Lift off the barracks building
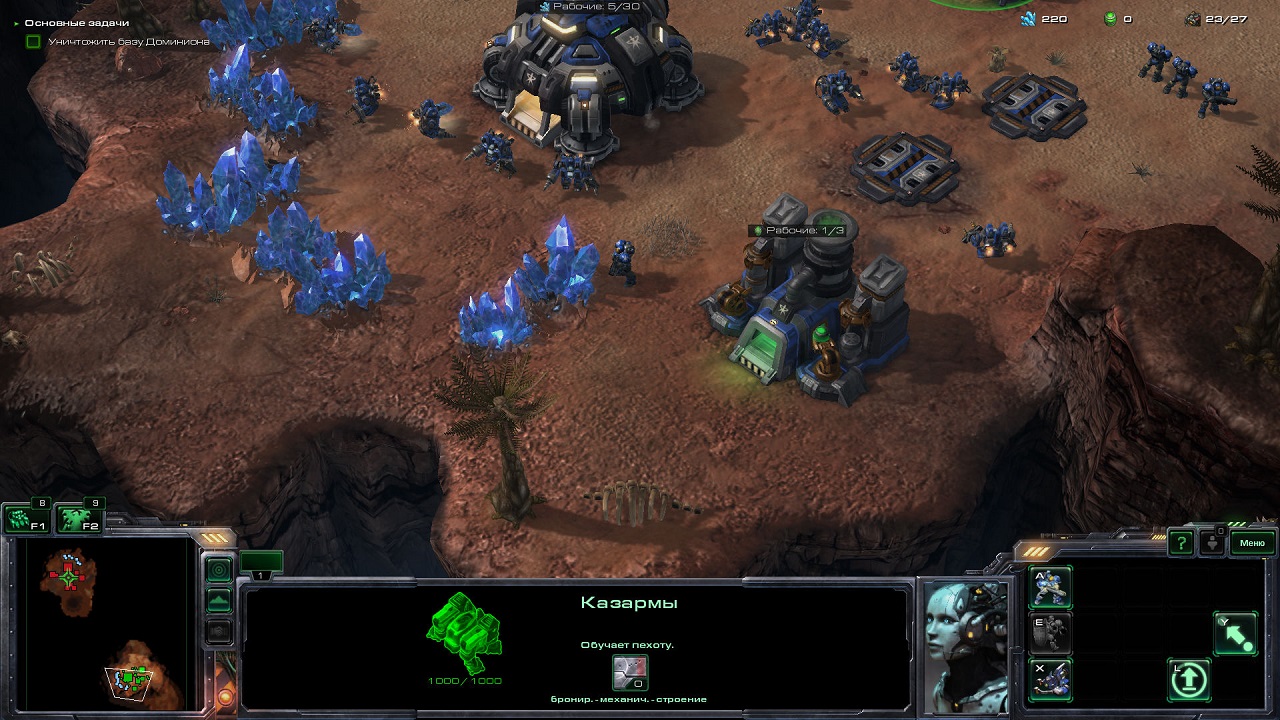This screenshot has height=720, width=1280. point(1189,680)
